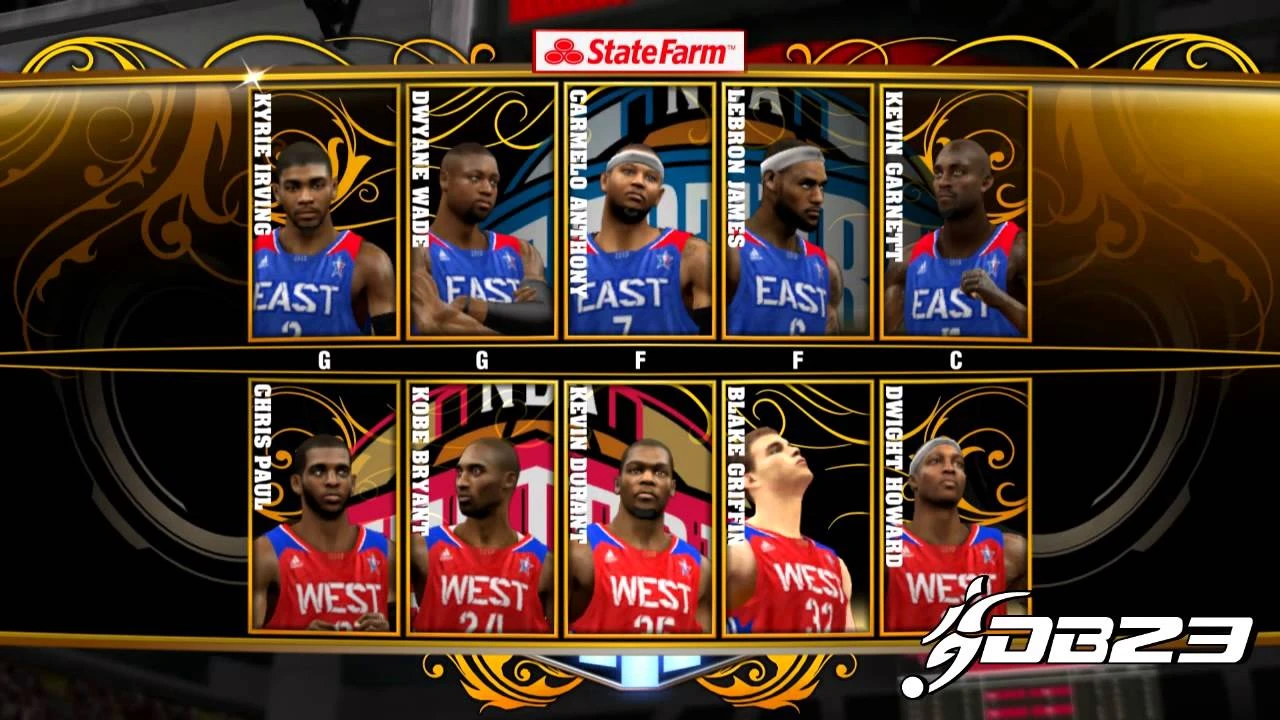Image resolution: width=1280 pixels, height=720 pixels.
Task: Click the F label under LeBron James
Action: [x=798, y=360]
